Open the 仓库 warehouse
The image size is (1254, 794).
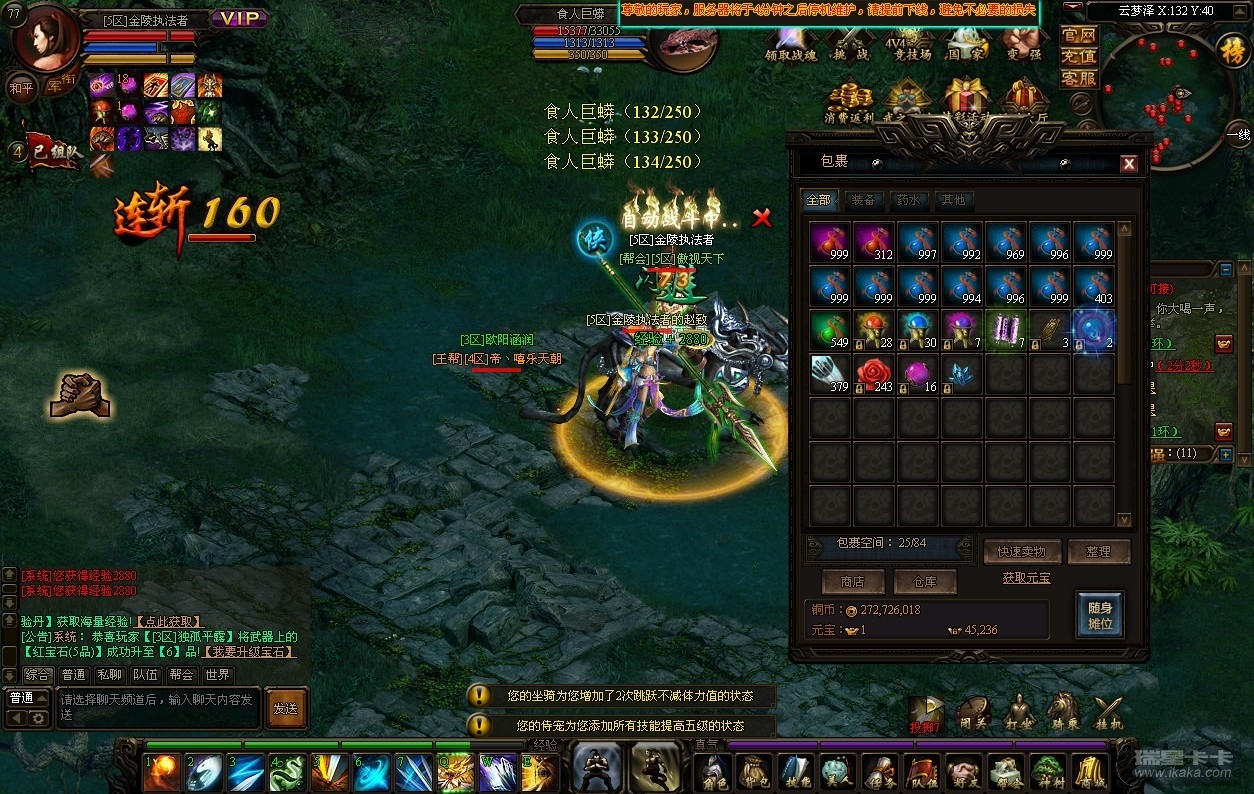925,581
